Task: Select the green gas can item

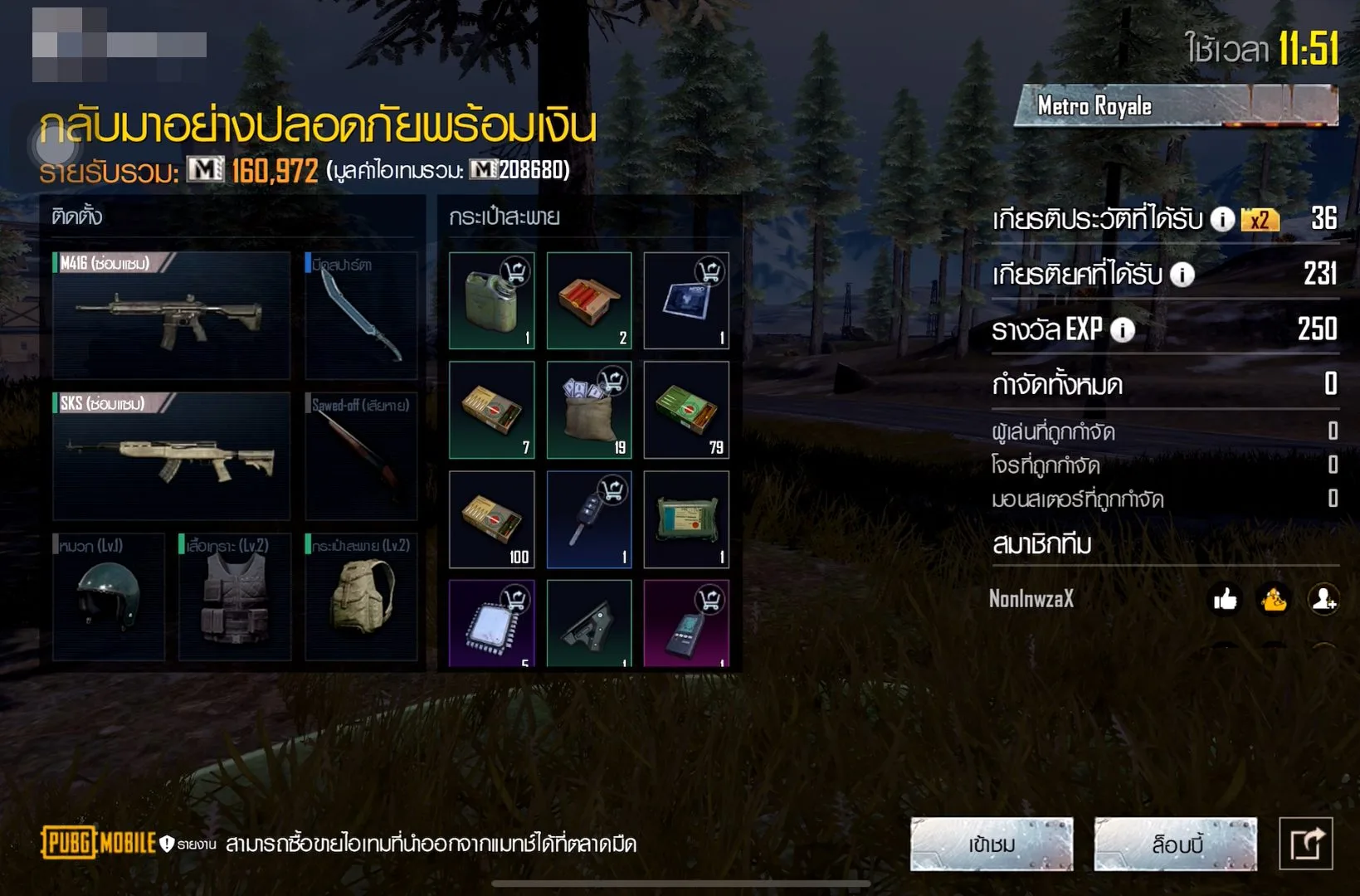Action: [x=491, y=300]
